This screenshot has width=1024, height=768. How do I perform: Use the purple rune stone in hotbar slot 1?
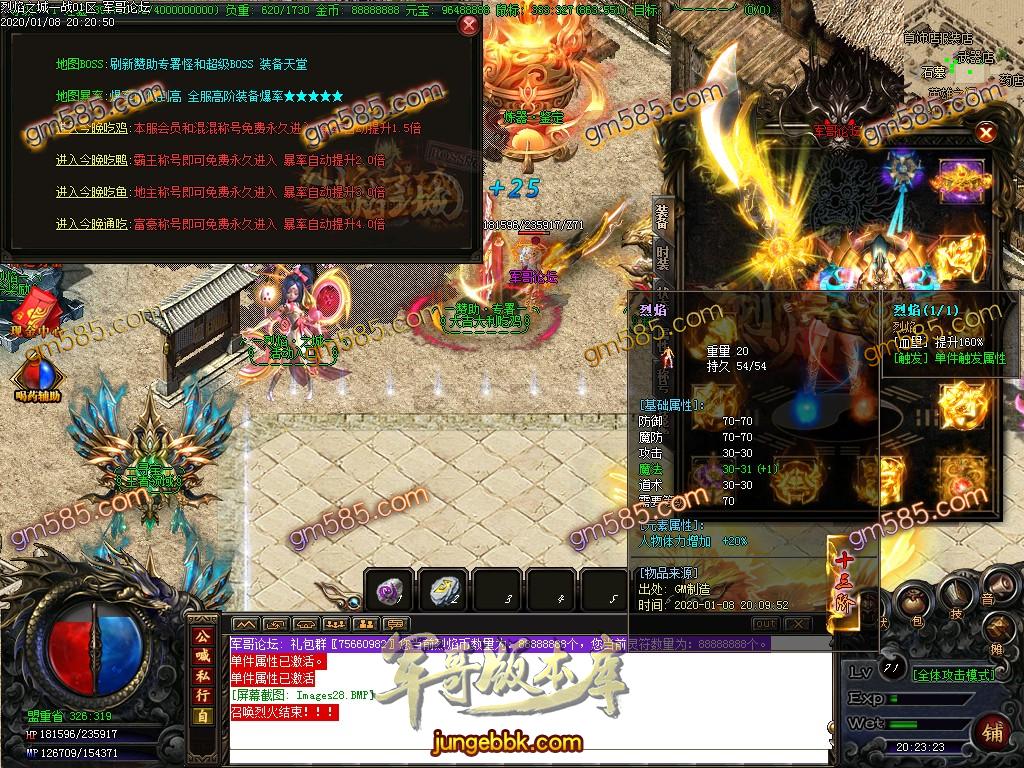(388, 590)
